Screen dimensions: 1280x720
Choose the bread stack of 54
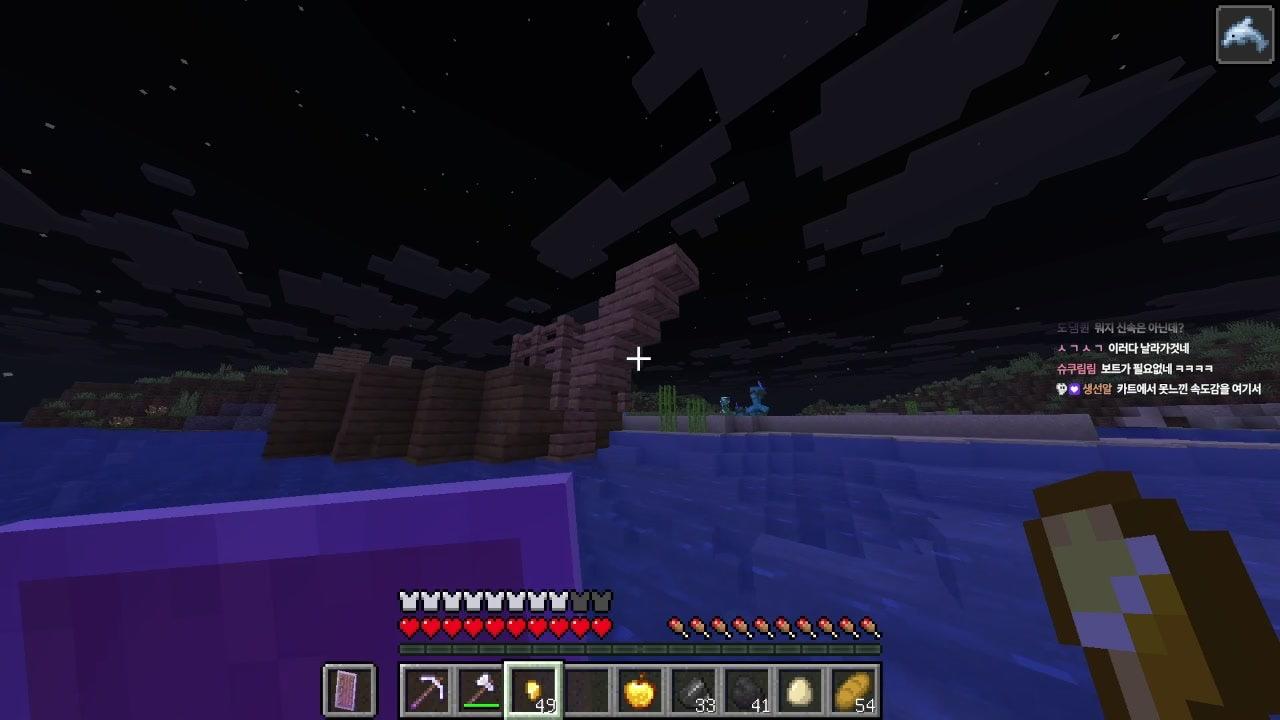click(853, 690)
